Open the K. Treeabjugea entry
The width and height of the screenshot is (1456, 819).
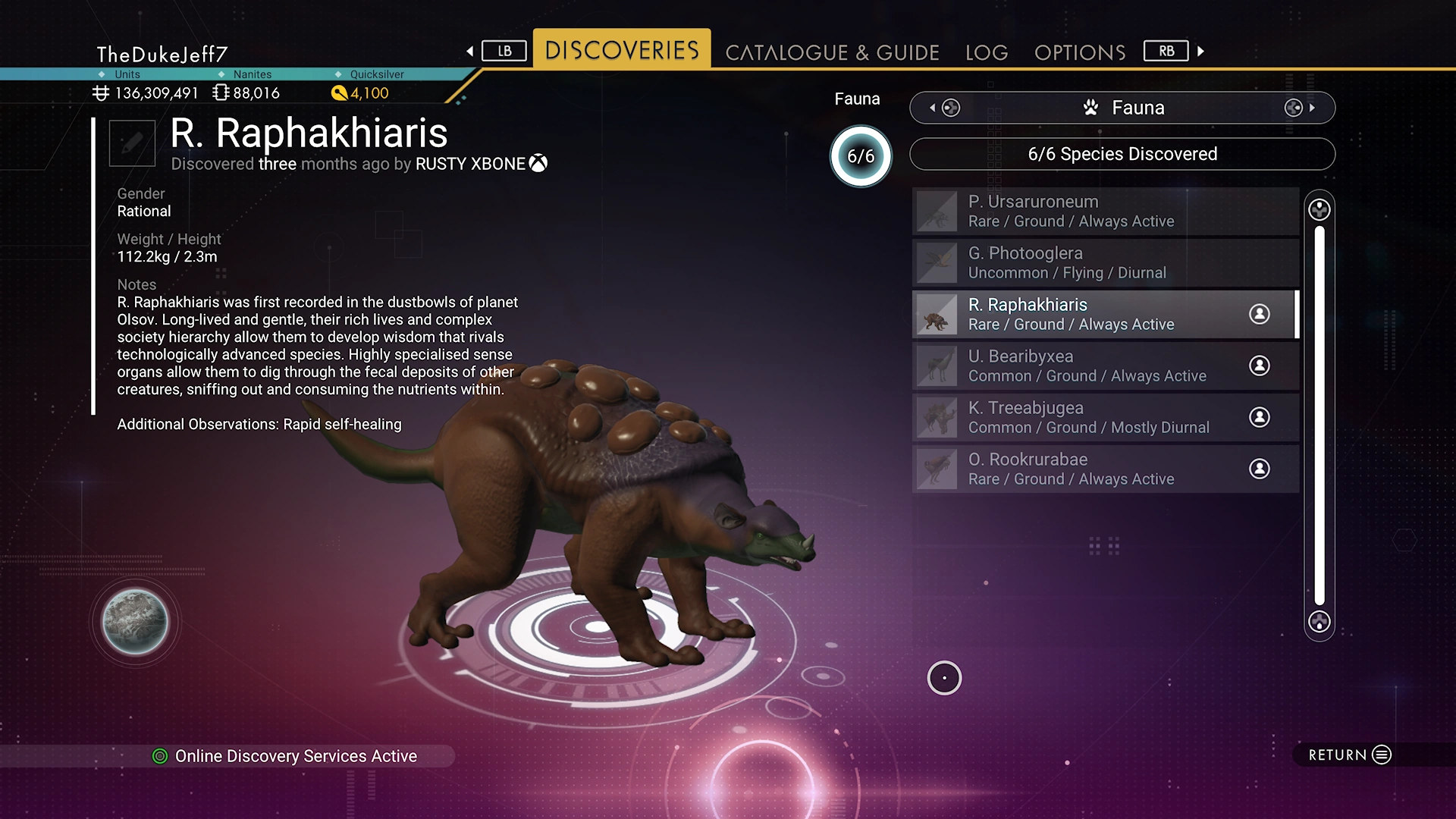click(x=1106, y=418)
